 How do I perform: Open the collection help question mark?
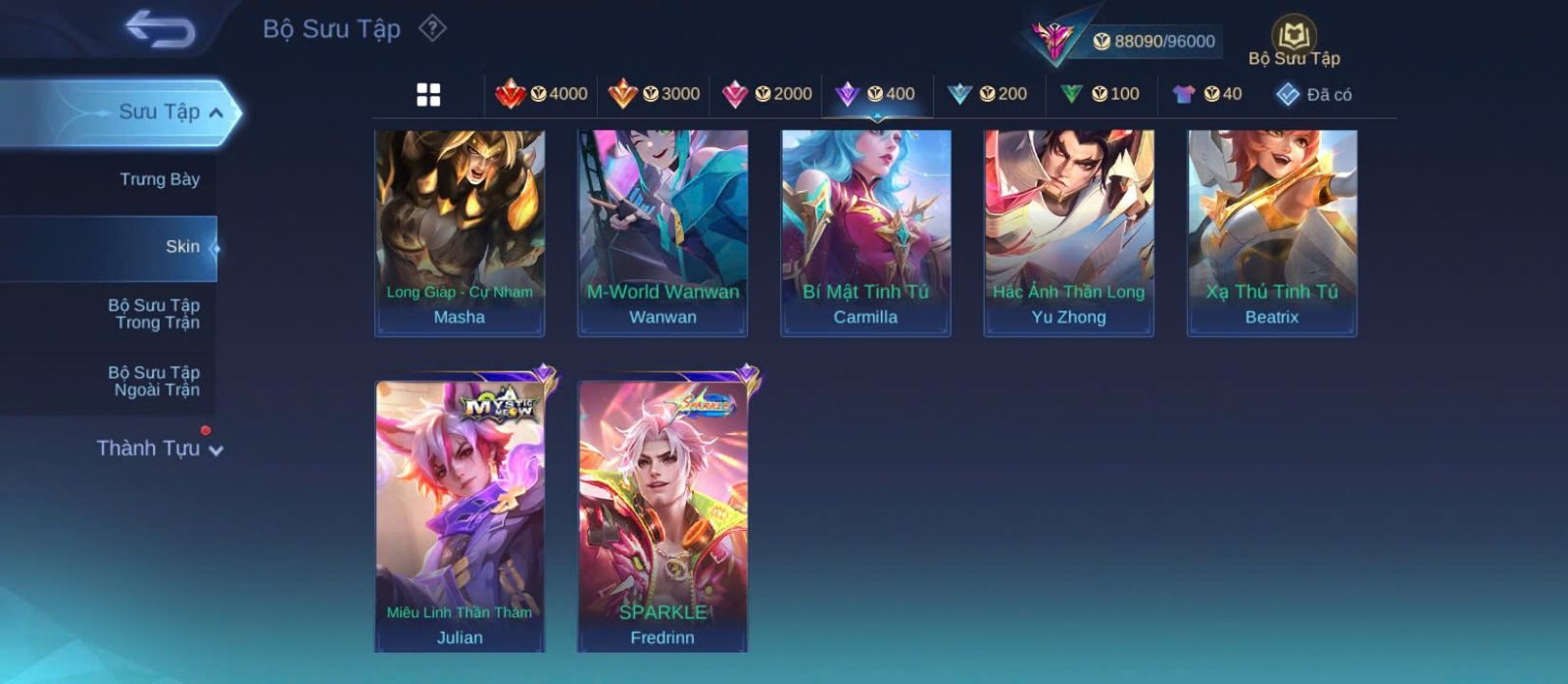tap(432, 28)
